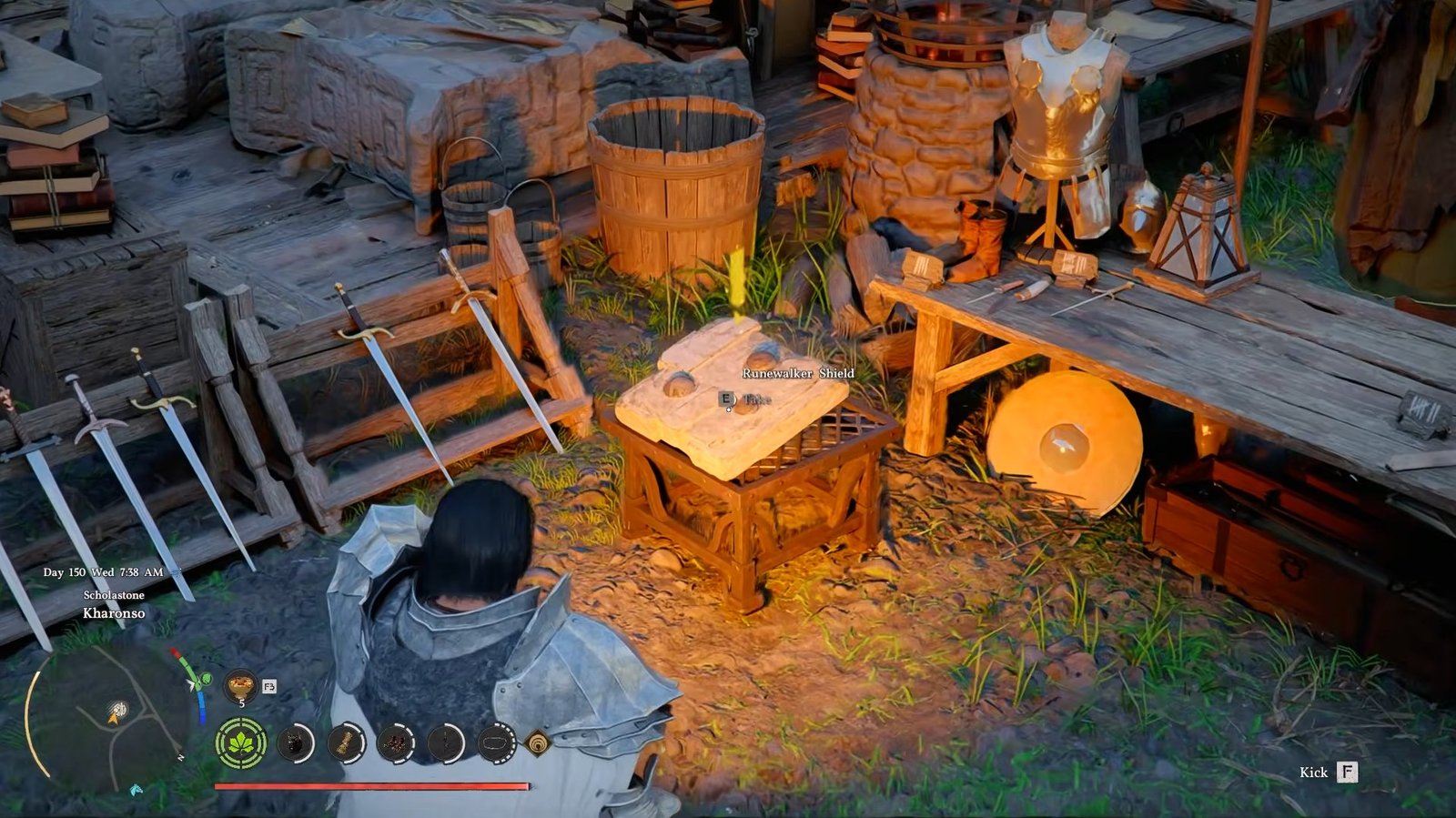Click the cyan marker below the minimap
Image resolution: width=1456 pixels, height=818 pixels.
(x=136, y=790)
